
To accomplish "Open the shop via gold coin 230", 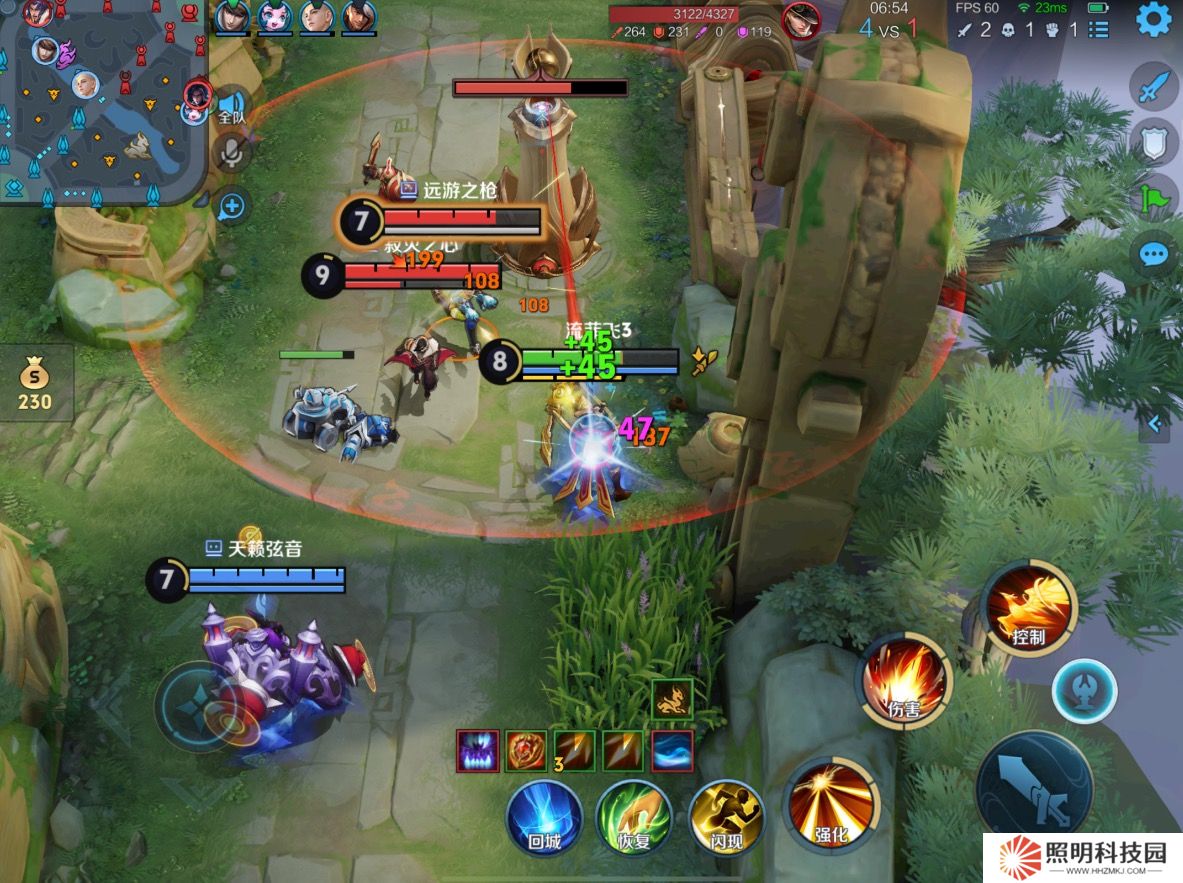I will (35, 383).
